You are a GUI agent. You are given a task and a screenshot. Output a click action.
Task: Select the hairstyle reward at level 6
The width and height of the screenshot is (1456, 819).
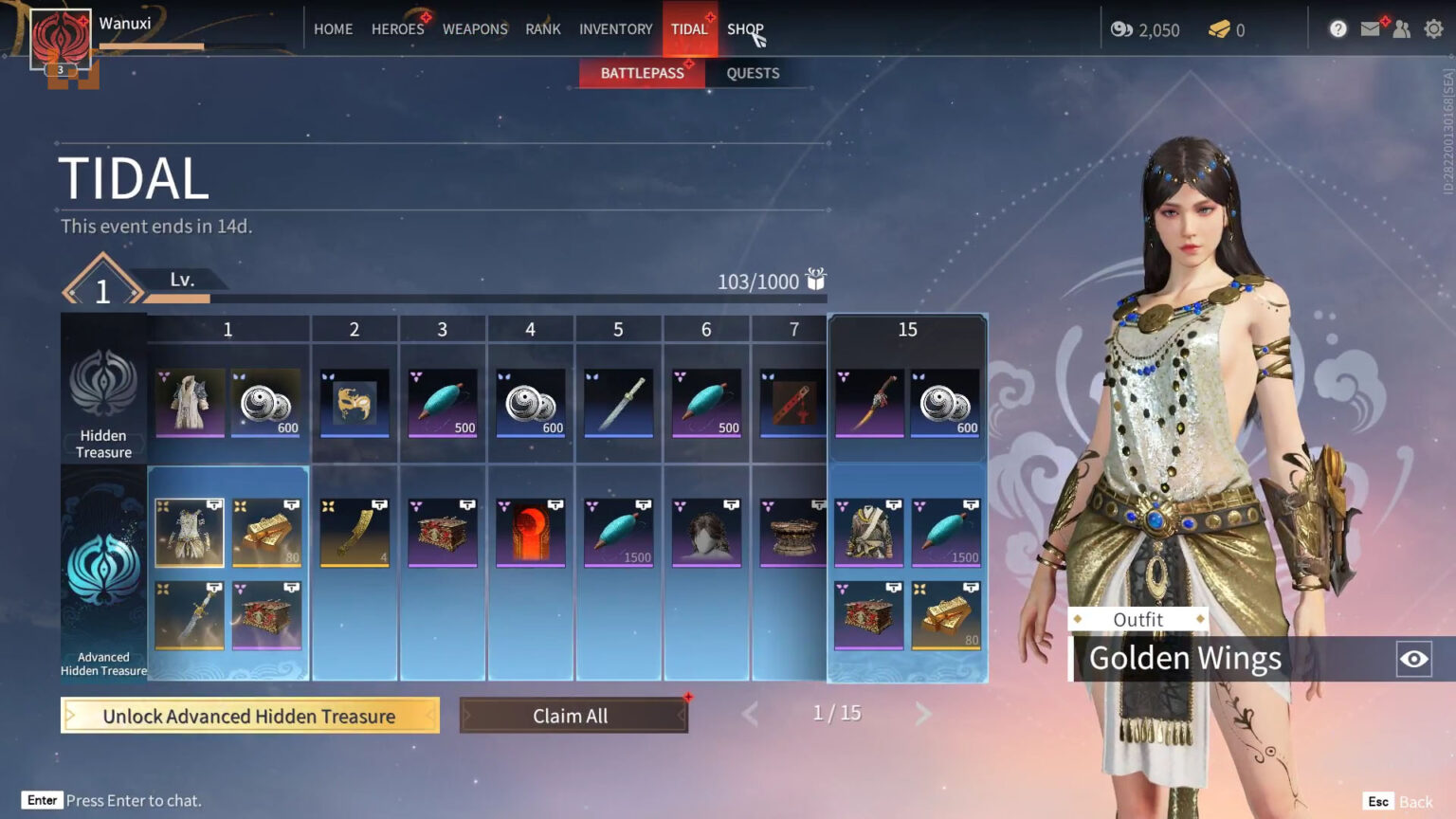[x=706, y=533]
